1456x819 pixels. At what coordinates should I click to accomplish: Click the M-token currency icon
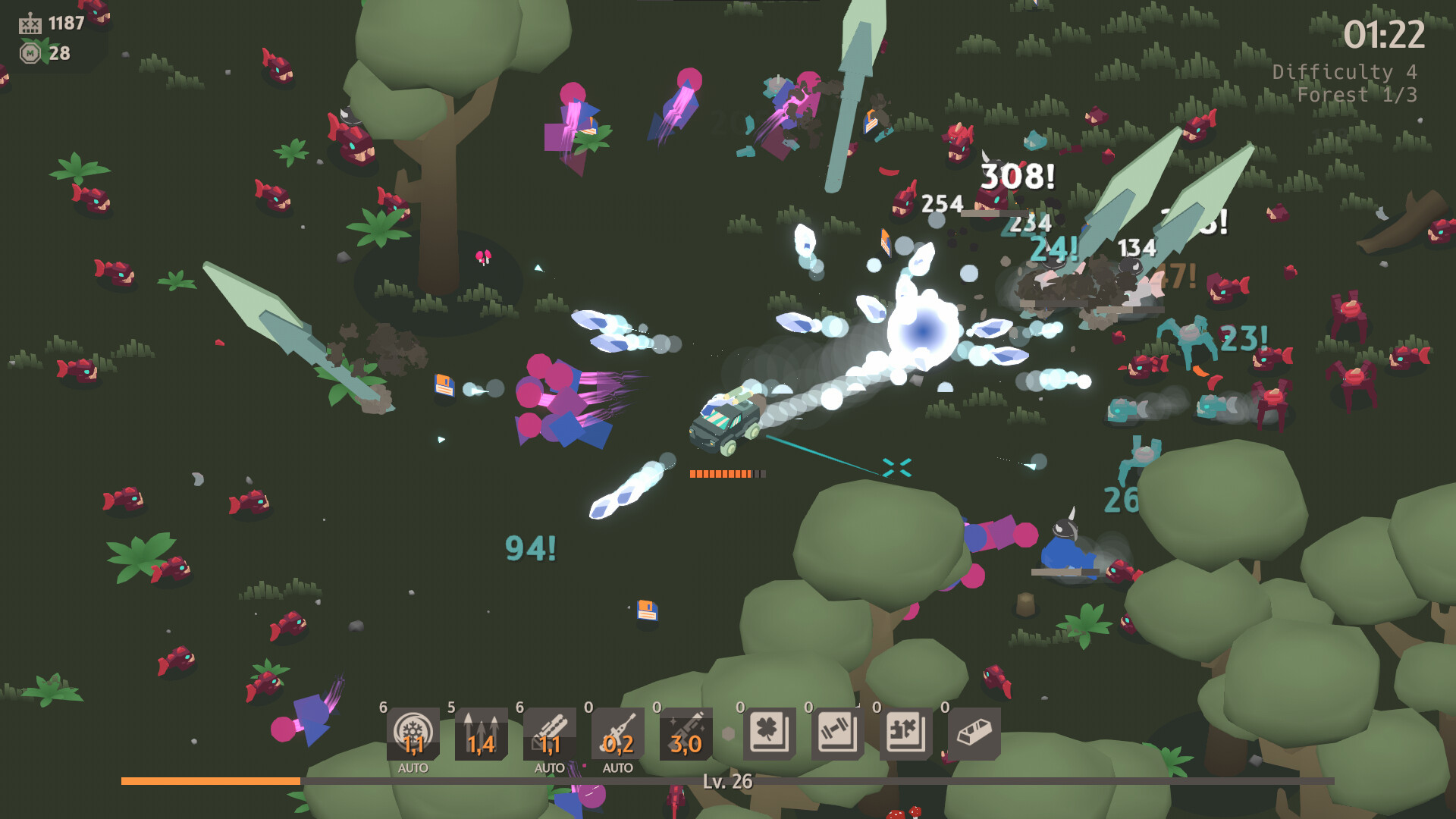(30, 53)
